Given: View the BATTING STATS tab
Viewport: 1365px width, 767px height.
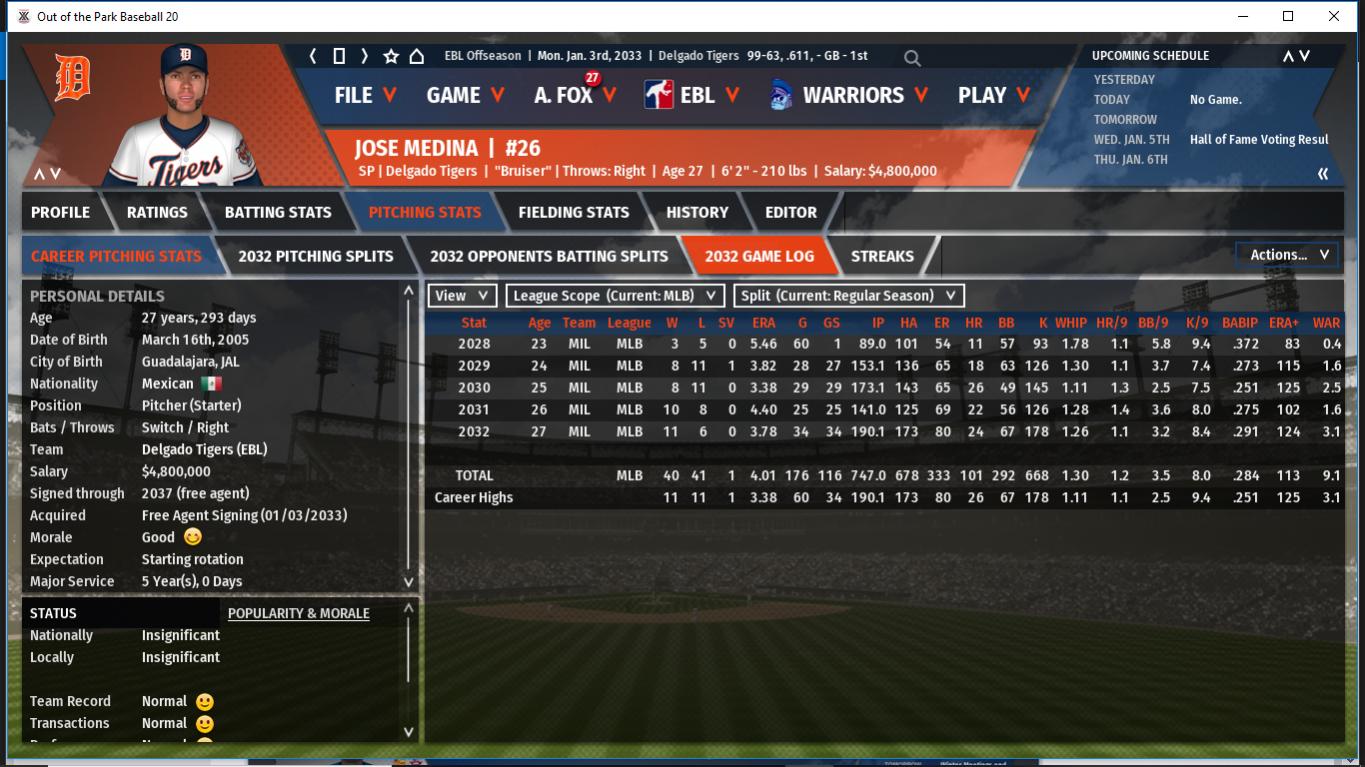Looking at the screenshot, I should click(278, 212).
